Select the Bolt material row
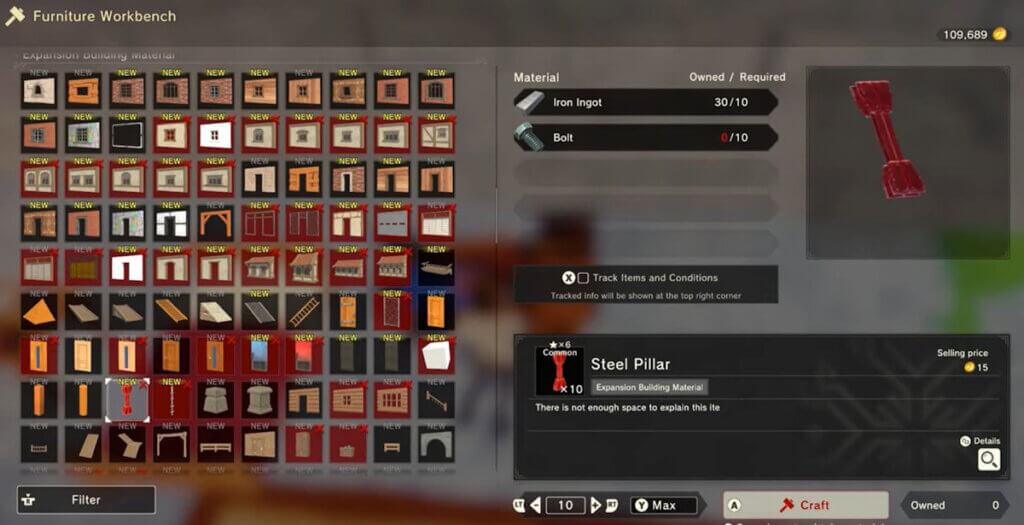Screen dimensions: 1024x525 click(645, 137)
